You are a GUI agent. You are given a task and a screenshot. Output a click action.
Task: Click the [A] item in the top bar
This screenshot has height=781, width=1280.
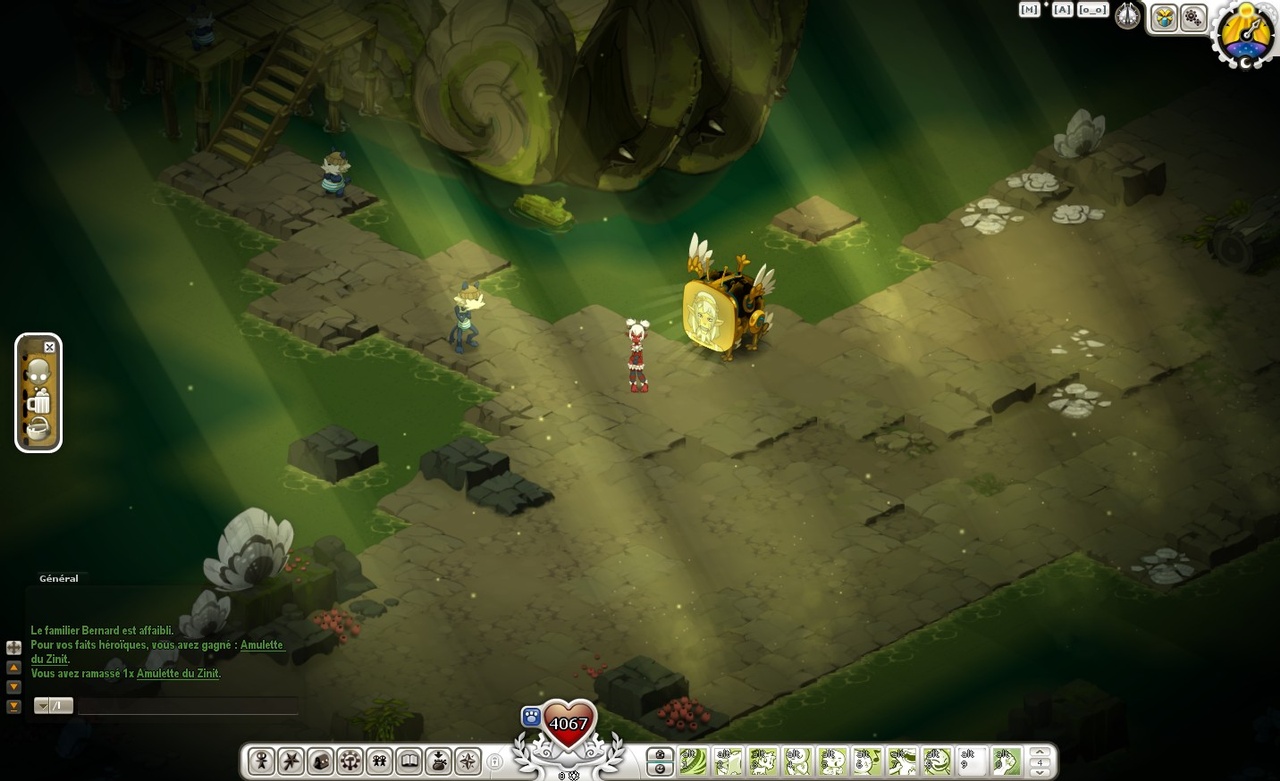coord(1062,9)
